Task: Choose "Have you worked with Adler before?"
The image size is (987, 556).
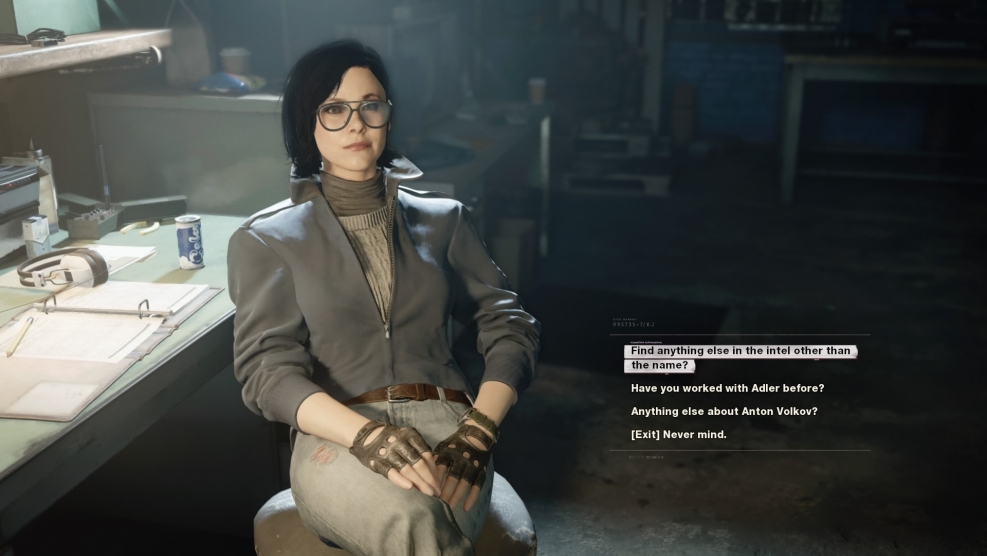Action: pos(727,388)
